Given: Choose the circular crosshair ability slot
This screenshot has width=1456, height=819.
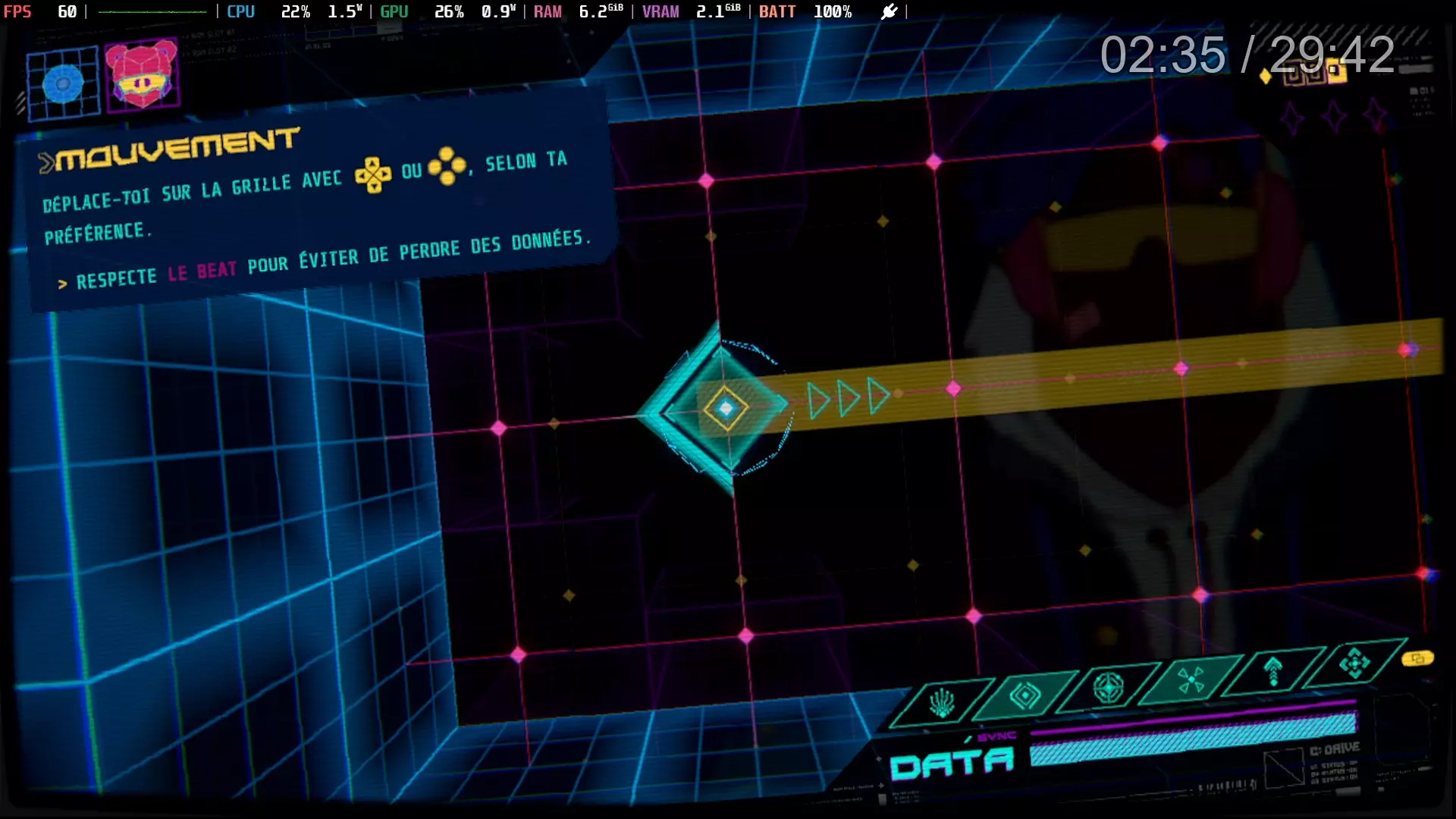Looking at the screenshot, I should tap(1108, 688).
